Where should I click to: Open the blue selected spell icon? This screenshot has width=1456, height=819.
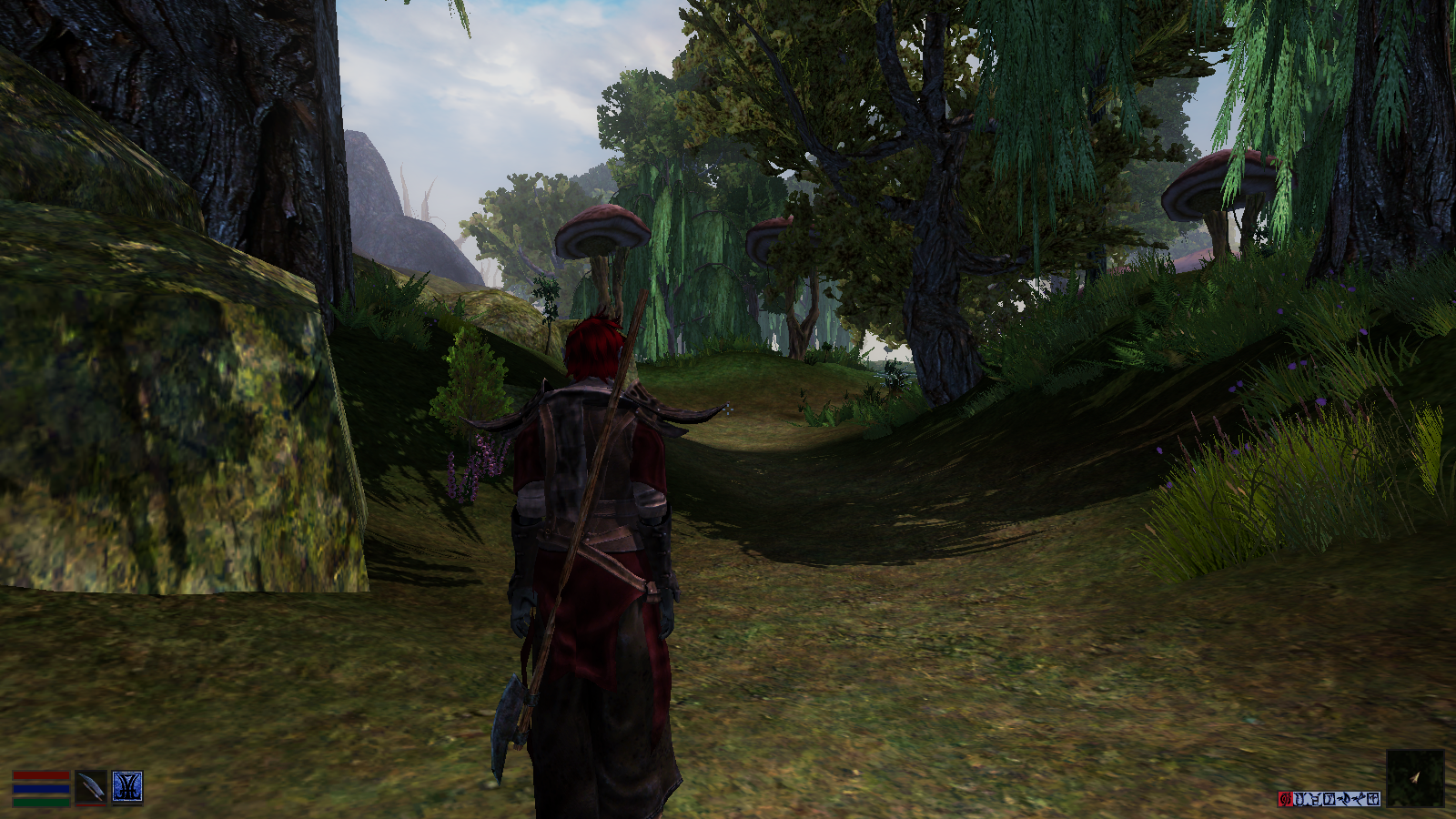click(x=127, y=787)
